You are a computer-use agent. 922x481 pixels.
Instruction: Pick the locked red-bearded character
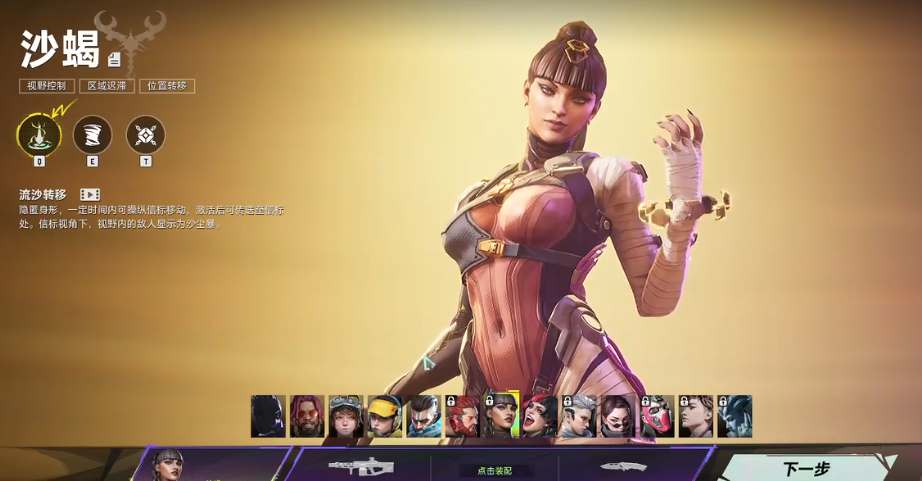(x=462, y=416)
